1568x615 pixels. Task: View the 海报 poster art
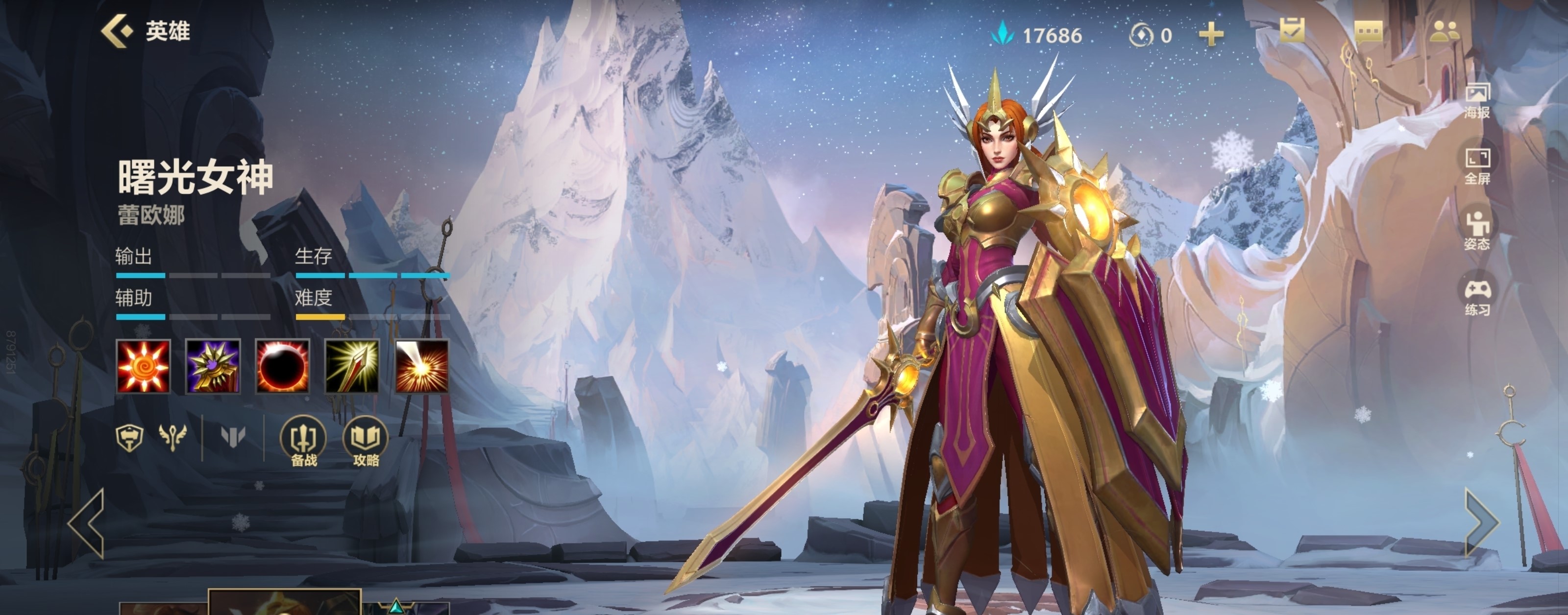pos(1477,101)
